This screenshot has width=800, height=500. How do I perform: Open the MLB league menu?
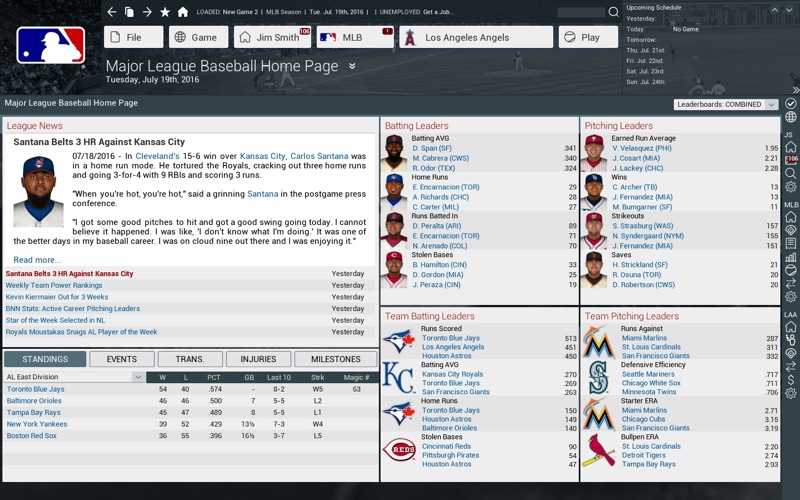pyautogui.click(x=355, y=37)
